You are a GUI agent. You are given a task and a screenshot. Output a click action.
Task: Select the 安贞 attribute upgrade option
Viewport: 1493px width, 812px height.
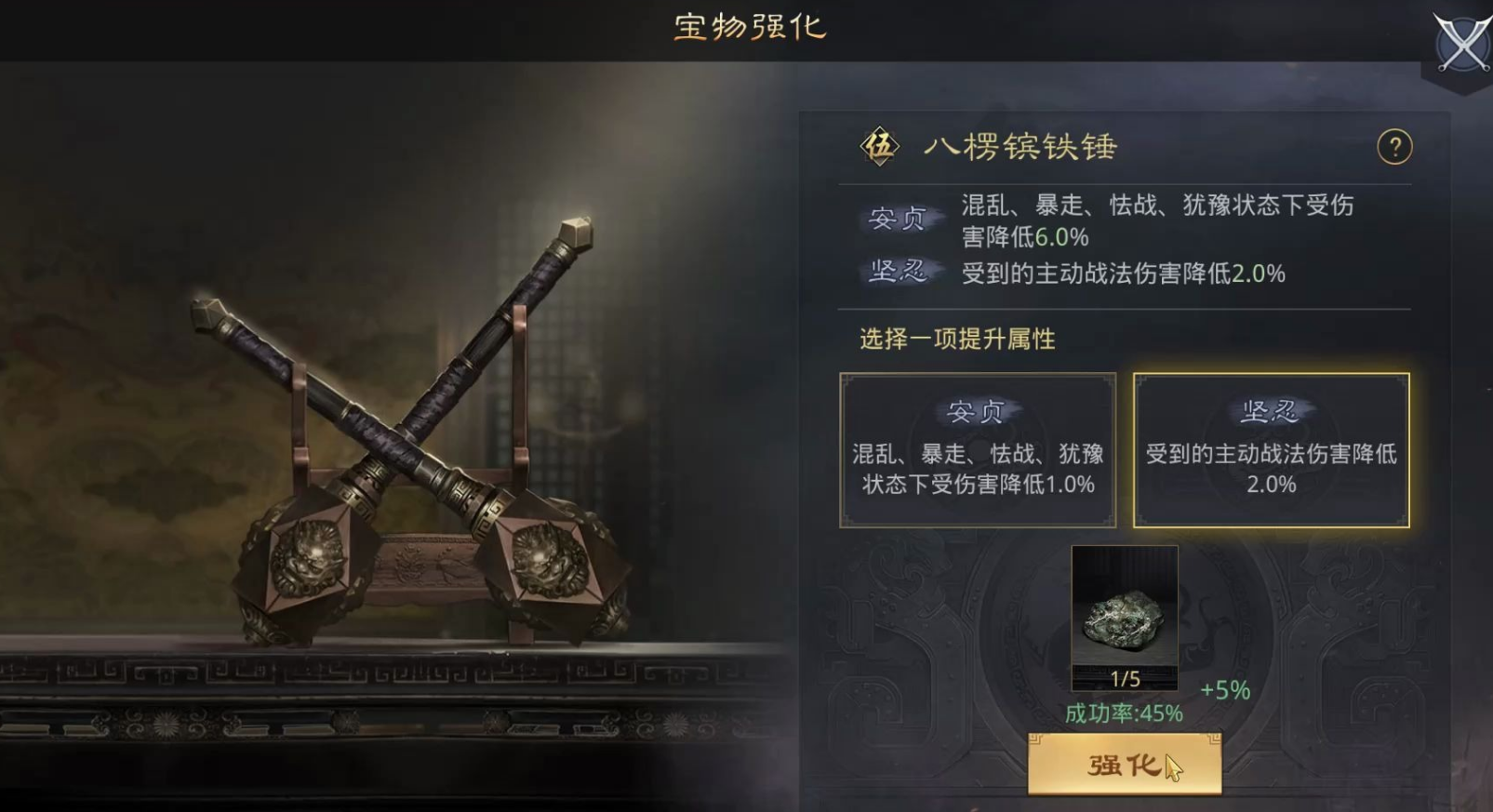[x=978, y=450]
